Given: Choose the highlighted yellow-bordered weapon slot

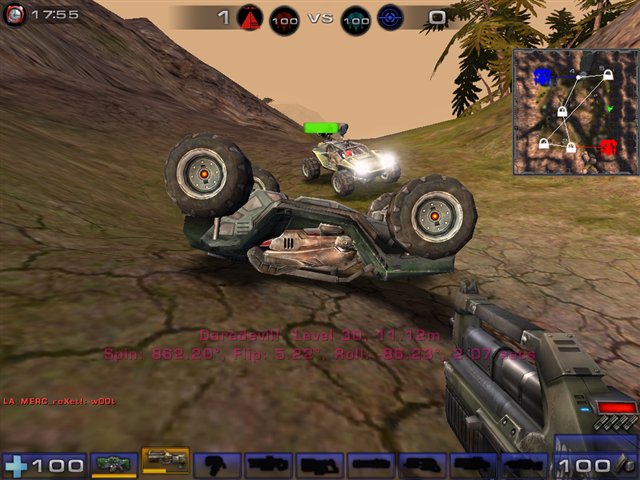Looking at the screenshot, I should click(x=165, y=462).
